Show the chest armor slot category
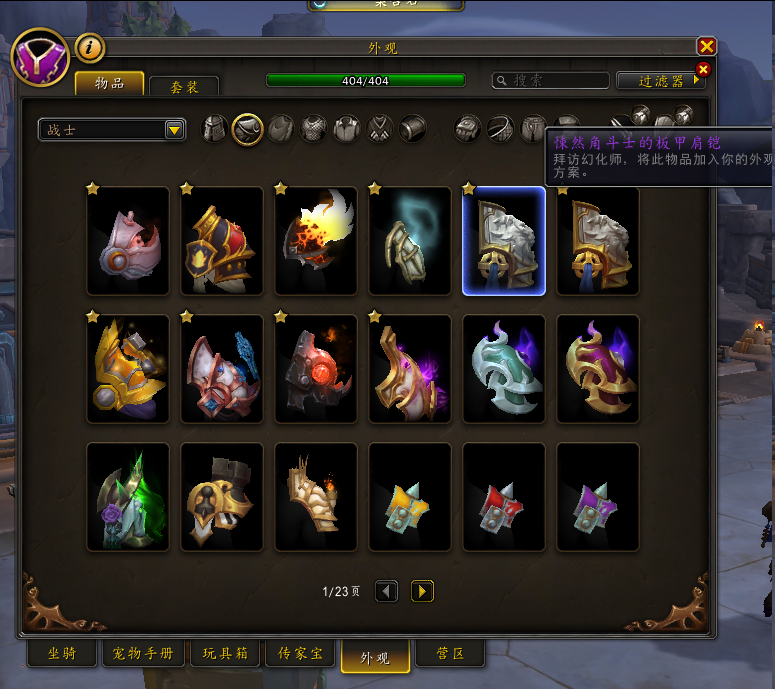775x689 pixels. [314, 129]
